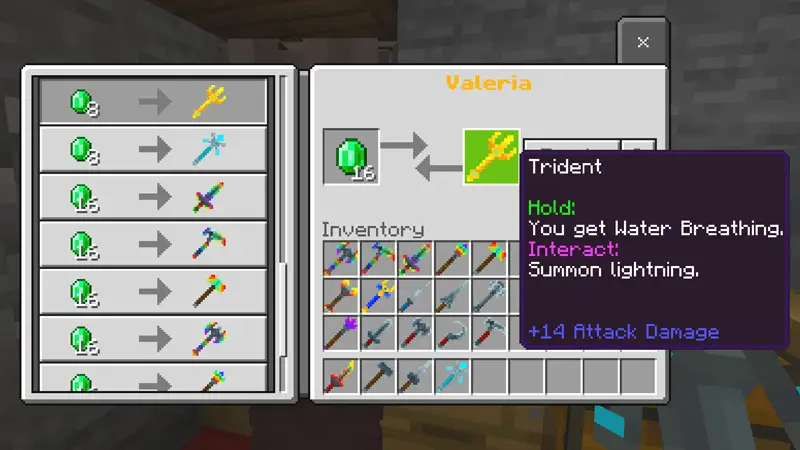Select the rainbow battle axe trade offer

point(153,339)
